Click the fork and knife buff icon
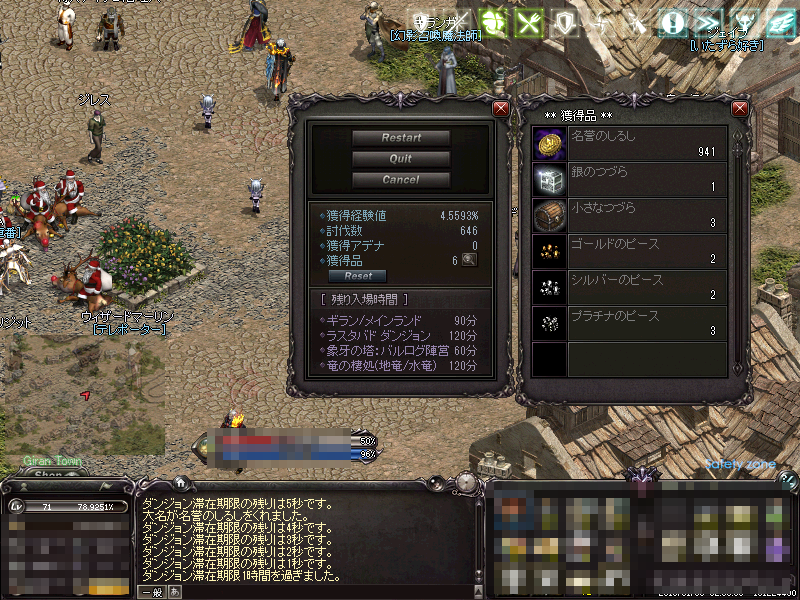The height and width of the screenshot is (600, 800). pyautogui.click(x=529, y=22)
